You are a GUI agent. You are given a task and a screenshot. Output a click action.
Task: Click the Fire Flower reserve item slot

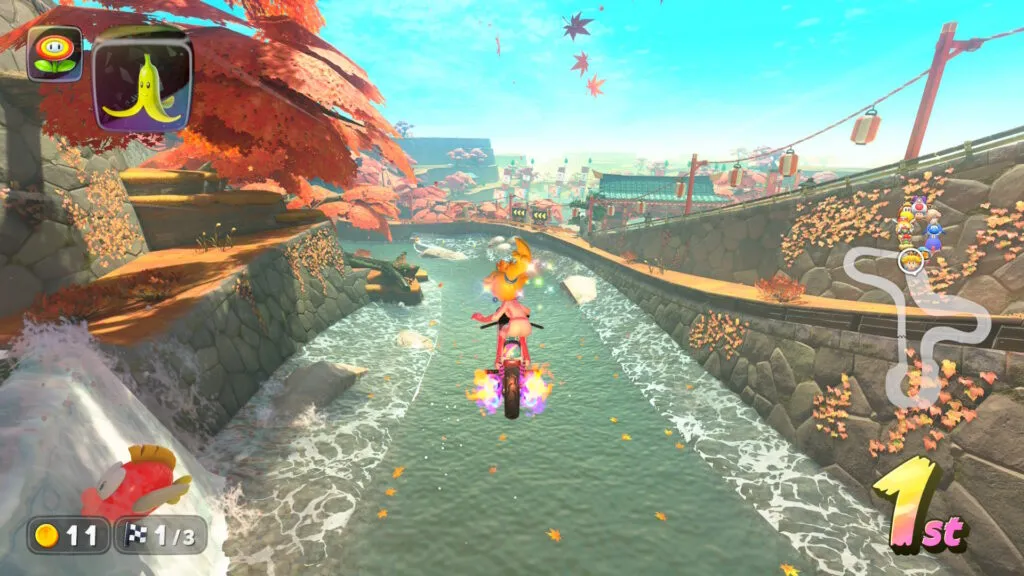[54, 53]
